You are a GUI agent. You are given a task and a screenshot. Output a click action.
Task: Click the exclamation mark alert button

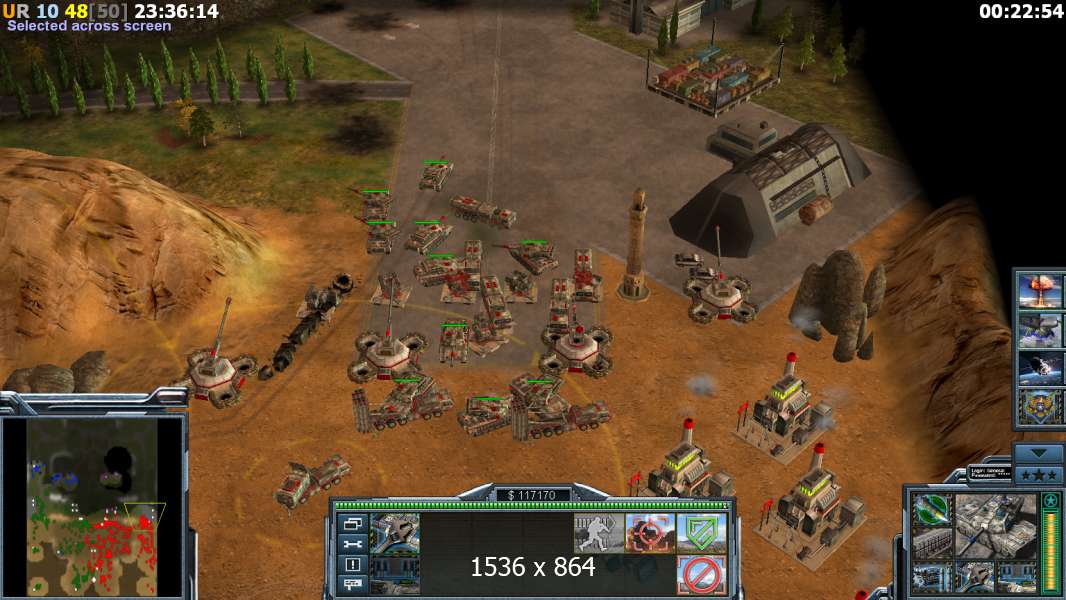[x=353, y=564]
